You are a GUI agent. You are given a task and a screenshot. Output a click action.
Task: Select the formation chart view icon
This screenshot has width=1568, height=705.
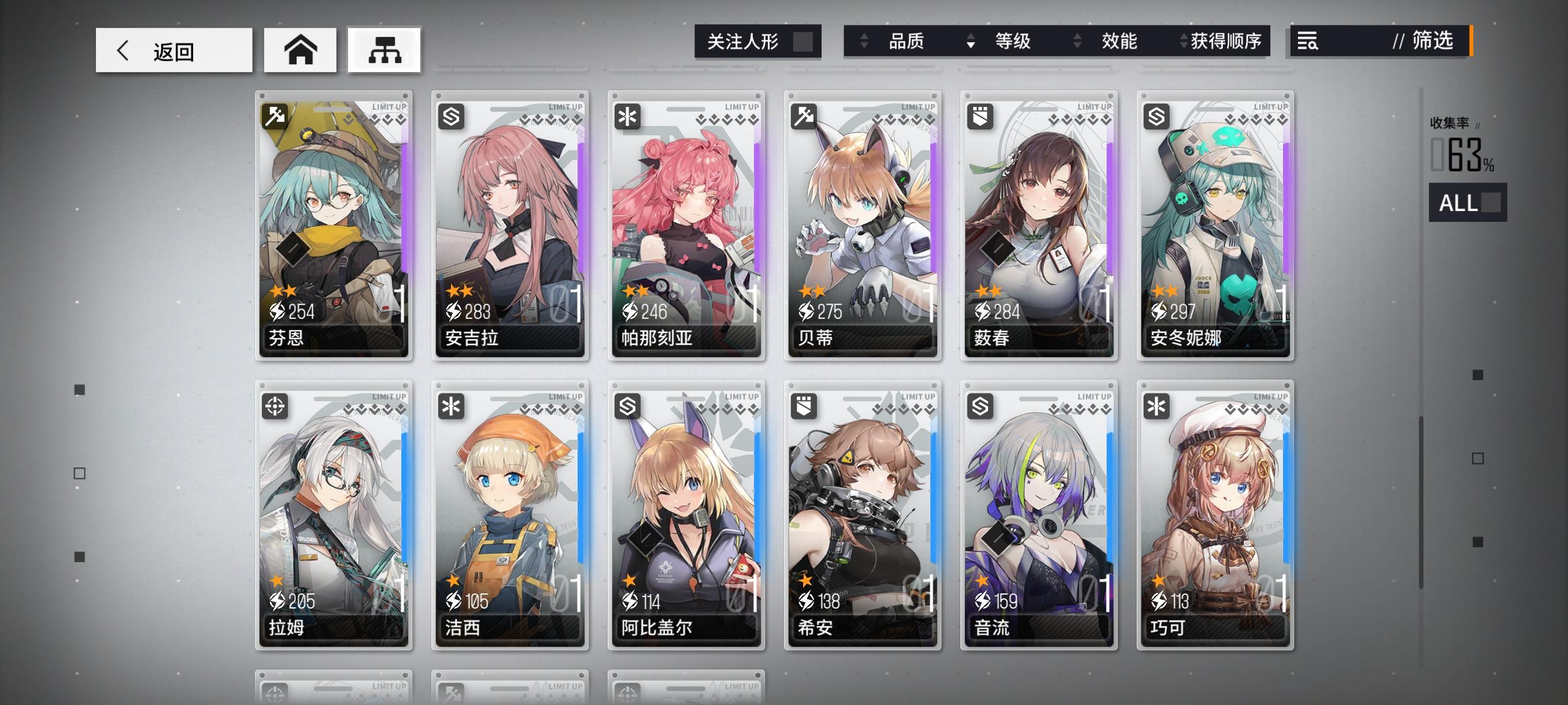click(384, 50)
